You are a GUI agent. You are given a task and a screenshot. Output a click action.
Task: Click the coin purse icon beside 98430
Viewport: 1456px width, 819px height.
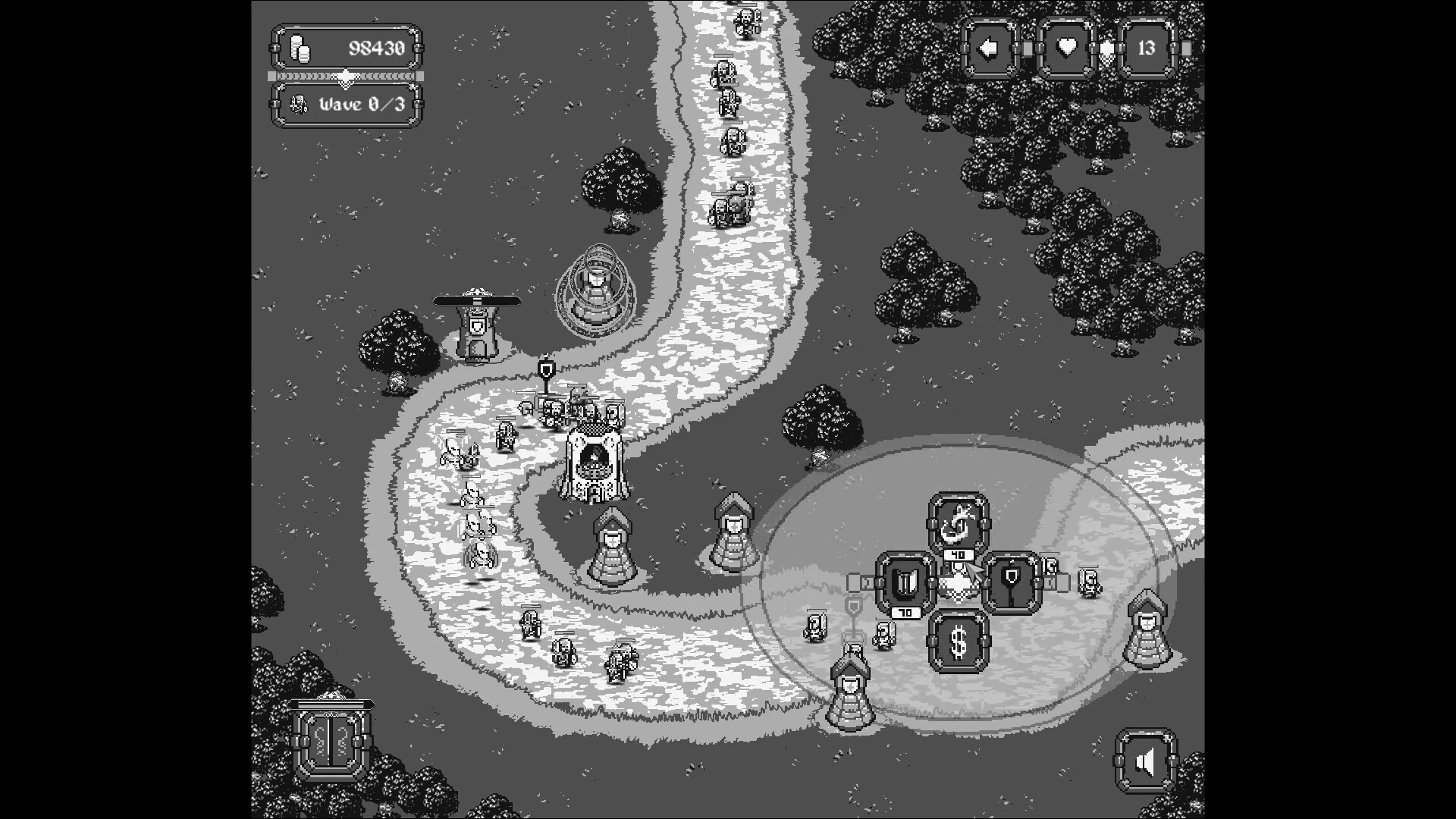pos(300,48)
